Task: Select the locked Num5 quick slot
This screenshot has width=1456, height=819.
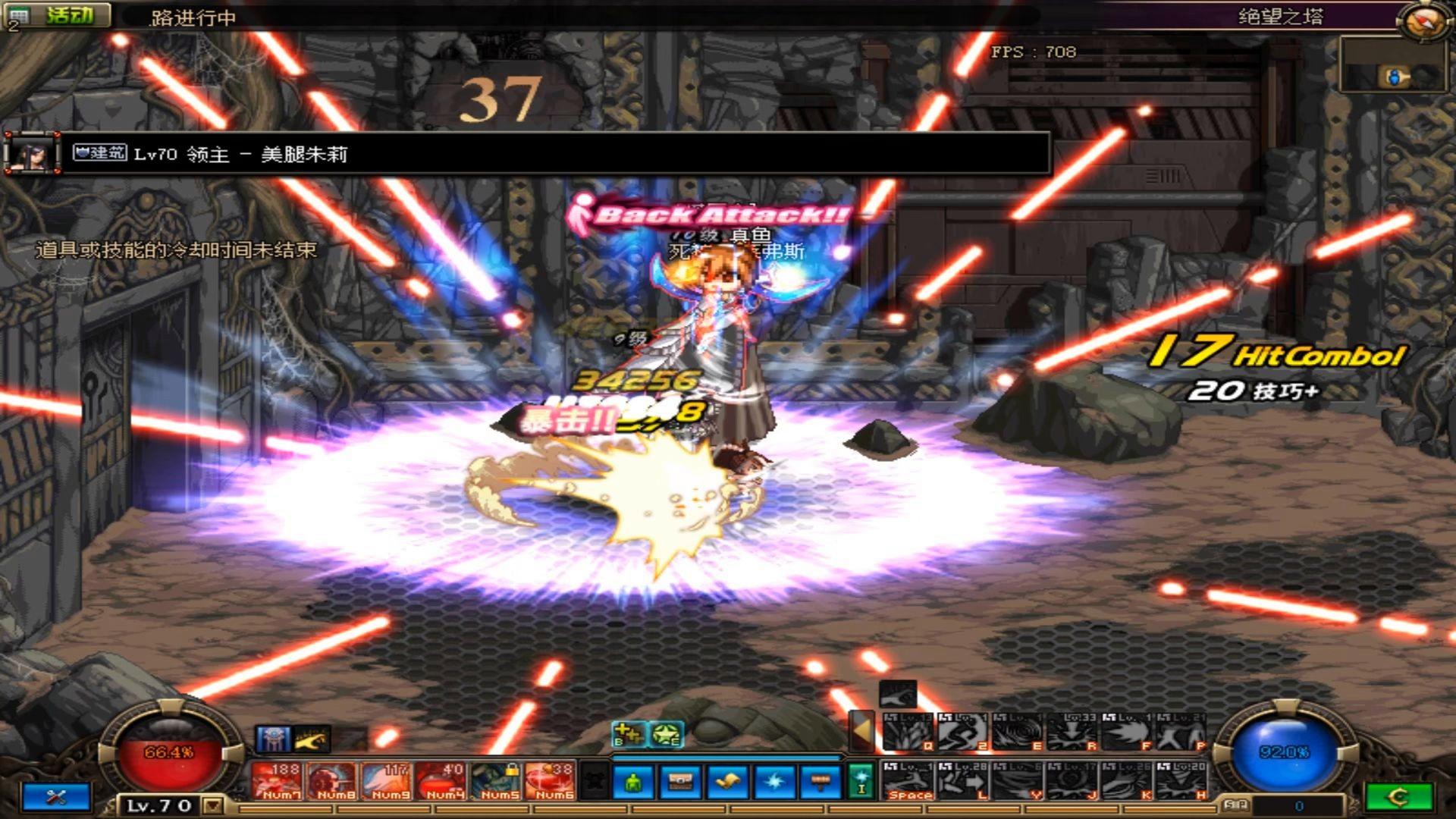Action: coord(497,781)
